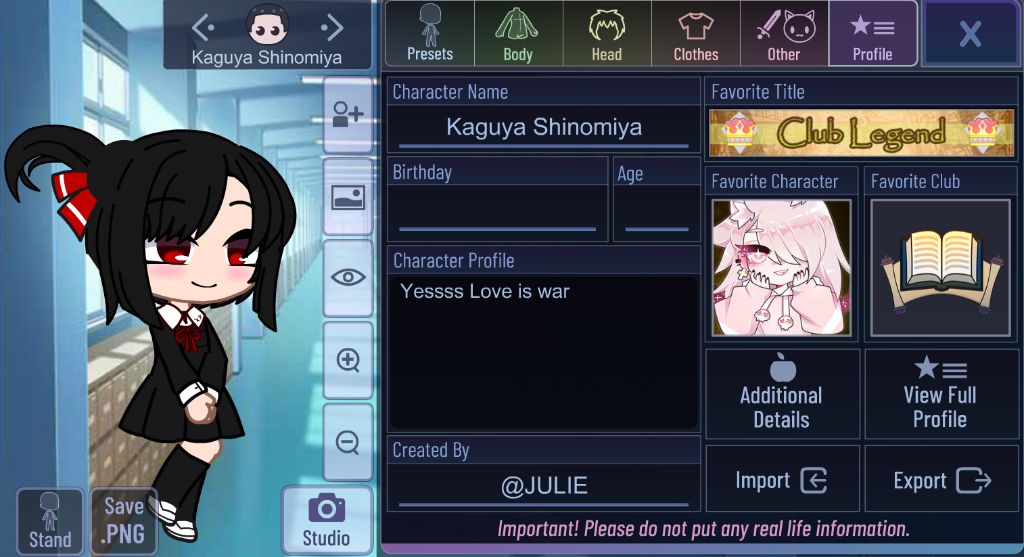Screen dimensions: 1024x557
Task: Switch to the Clothes tab
Action: pyautogui.click(x=695, y=34)
